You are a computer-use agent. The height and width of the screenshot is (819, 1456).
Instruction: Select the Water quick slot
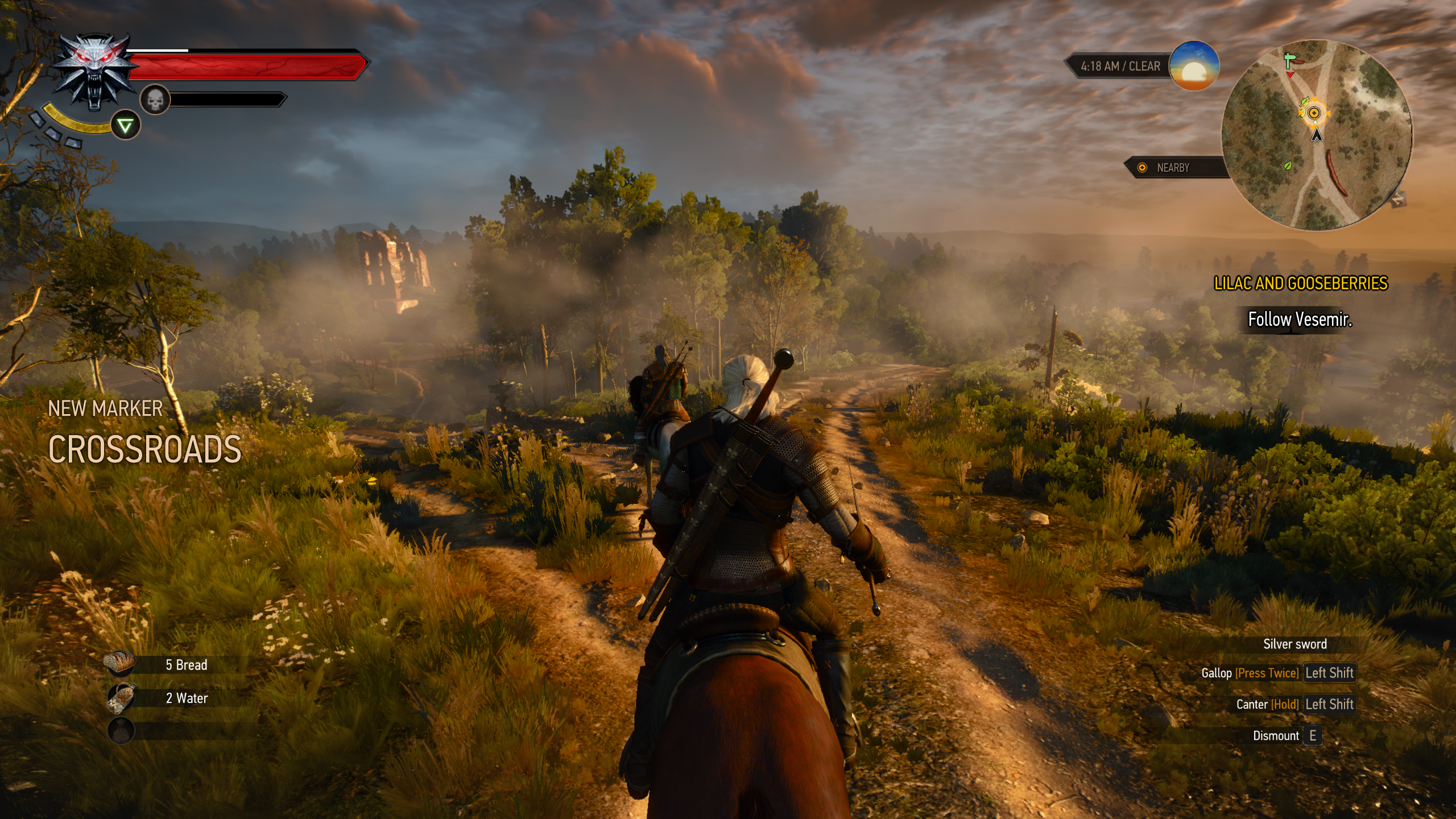121,697
